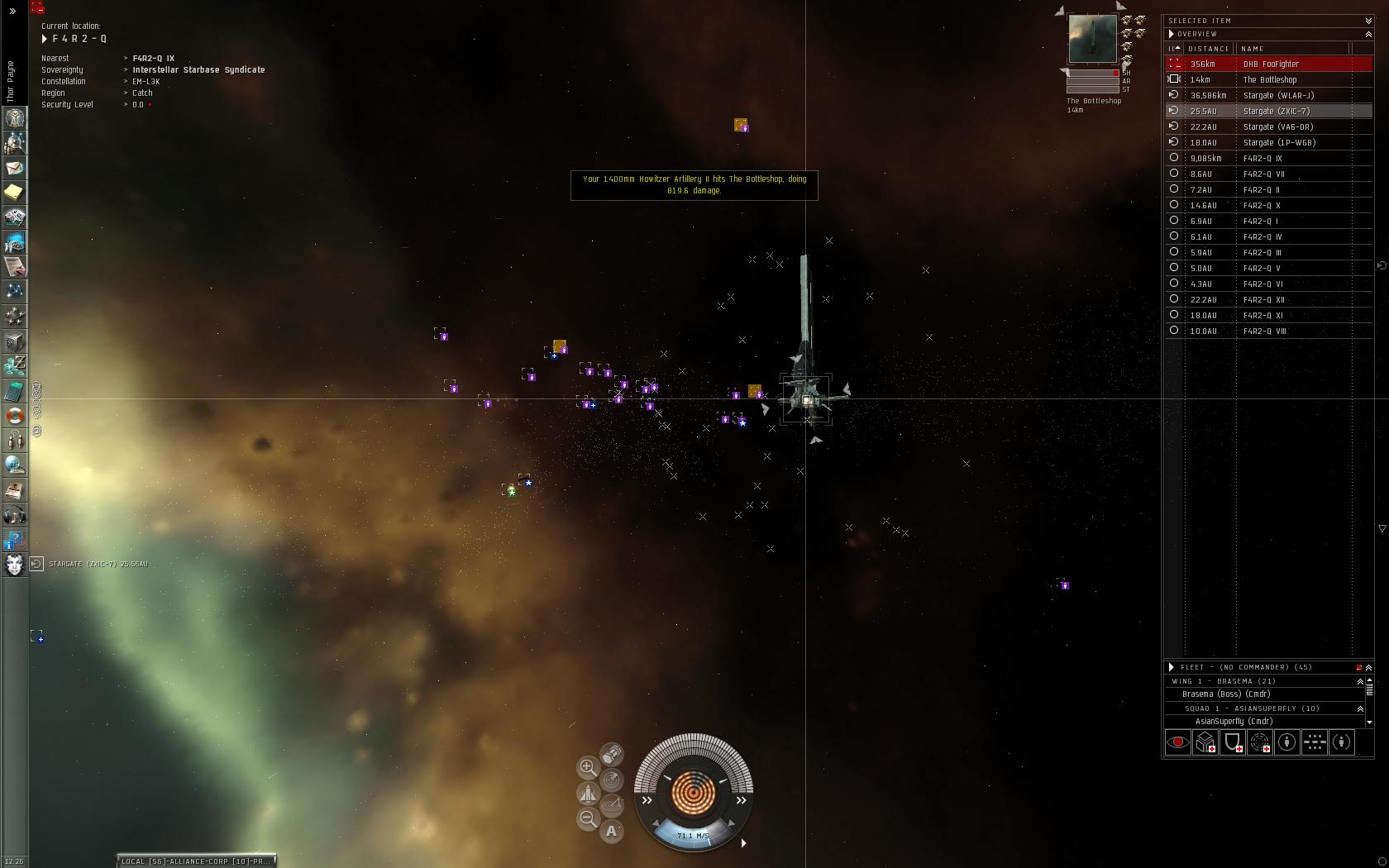Open the Local chat channel tab
This screenshot has height=868, width=1389.
point(195,861)
